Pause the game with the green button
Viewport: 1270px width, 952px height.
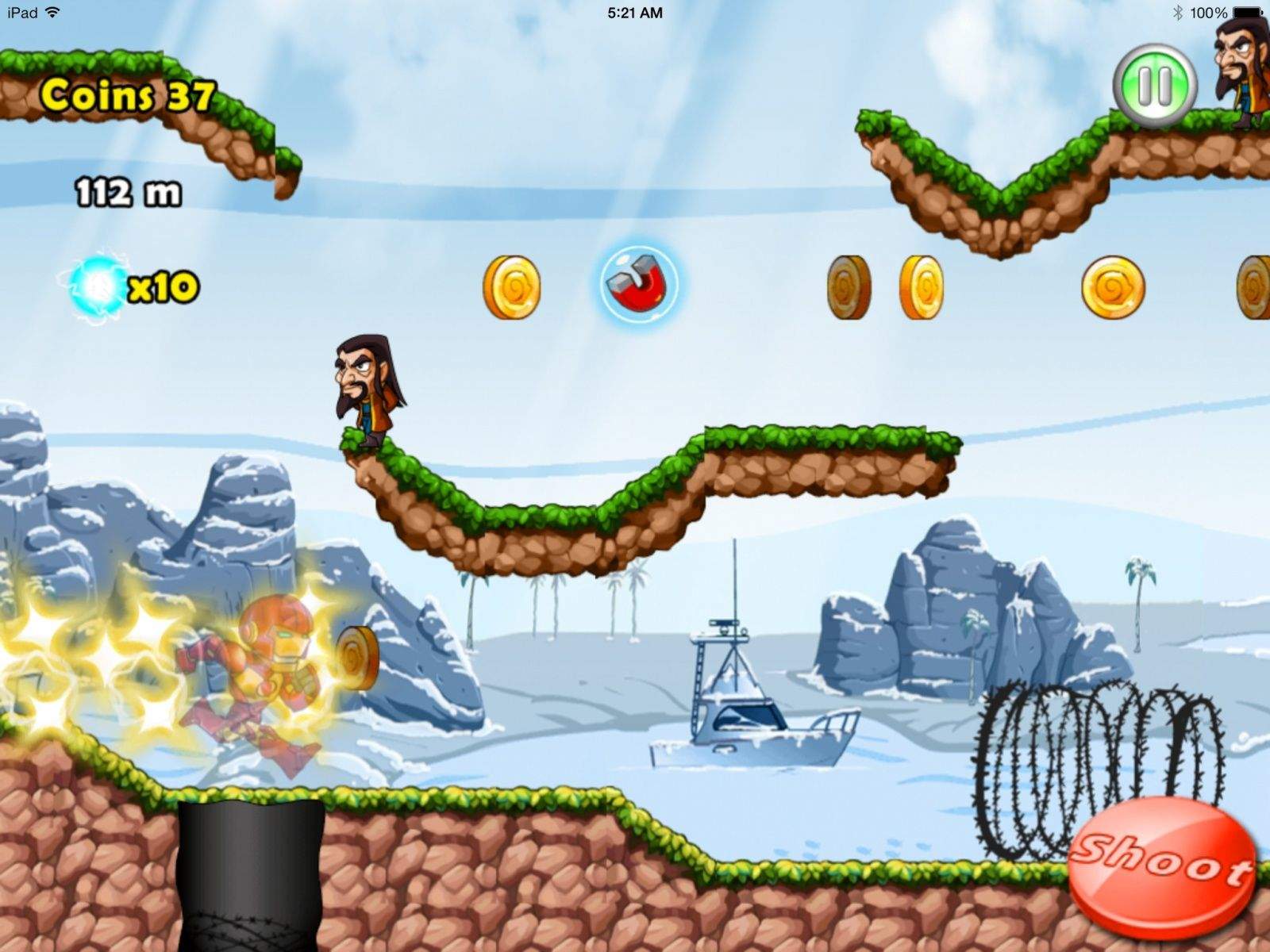tap(1154, 85)
